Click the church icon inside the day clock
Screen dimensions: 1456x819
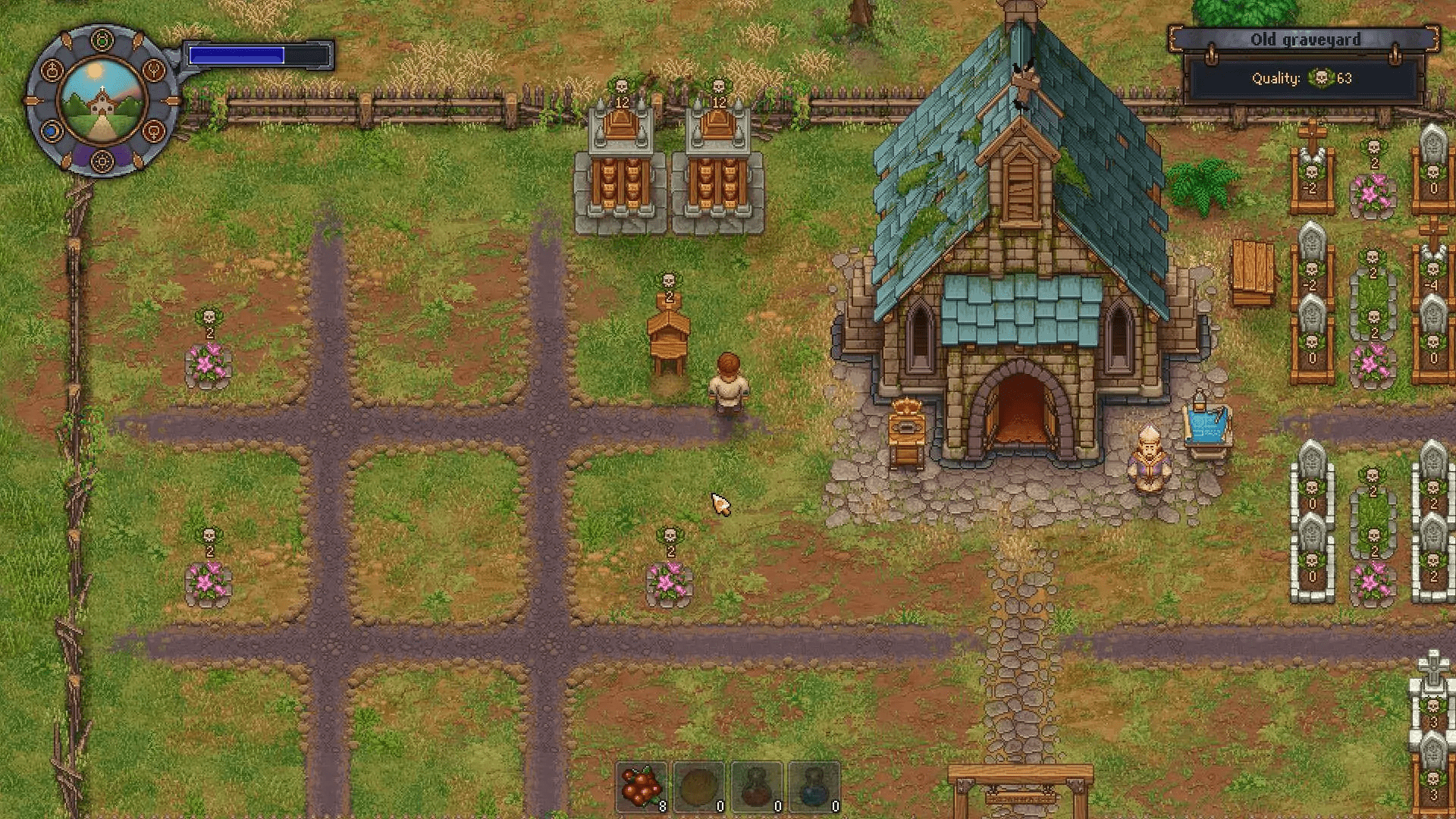pyautogui.click(x=102, y=106)
